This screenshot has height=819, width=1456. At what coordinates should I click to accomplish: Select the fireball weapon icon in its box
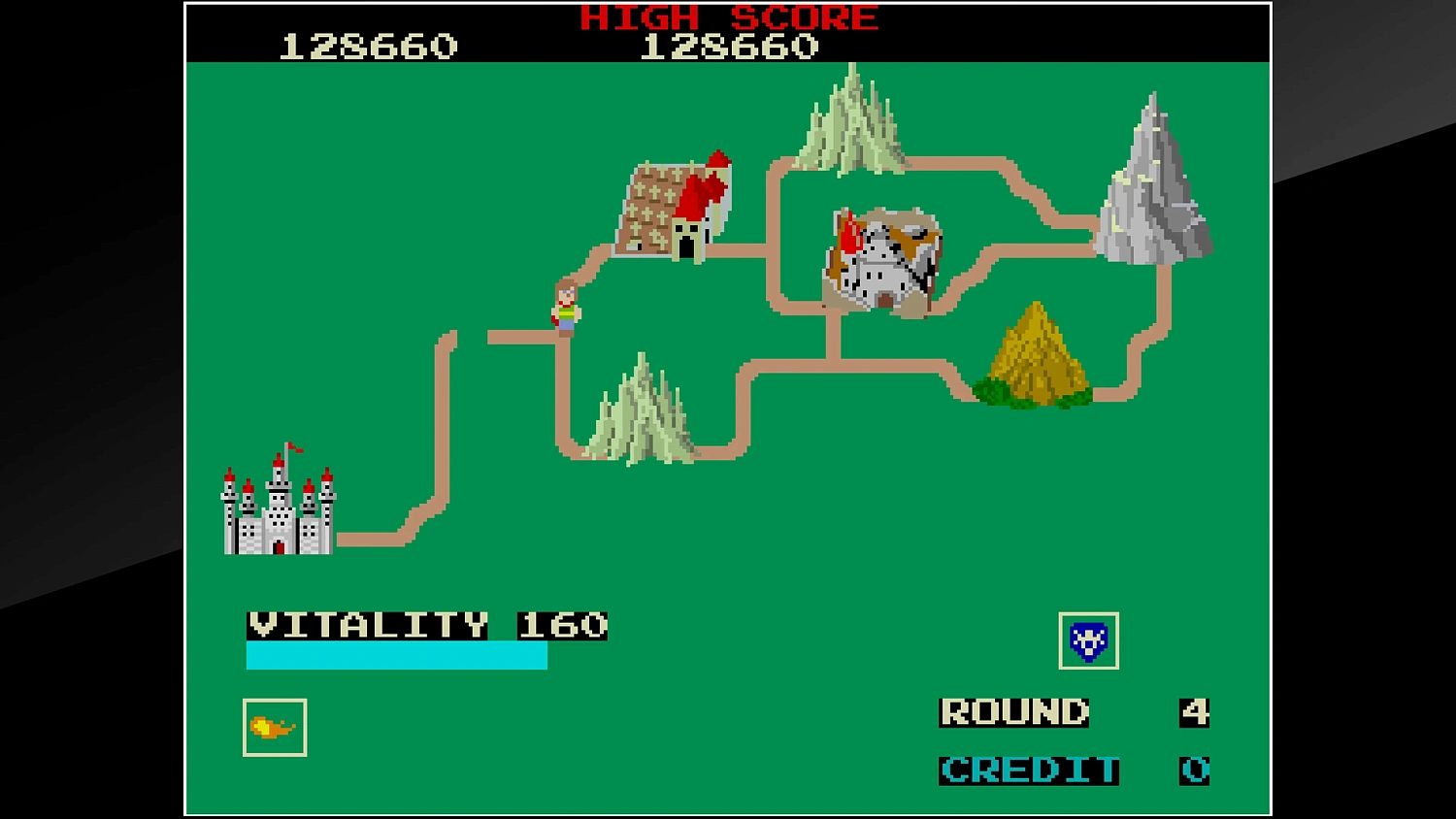coord(276,726)
